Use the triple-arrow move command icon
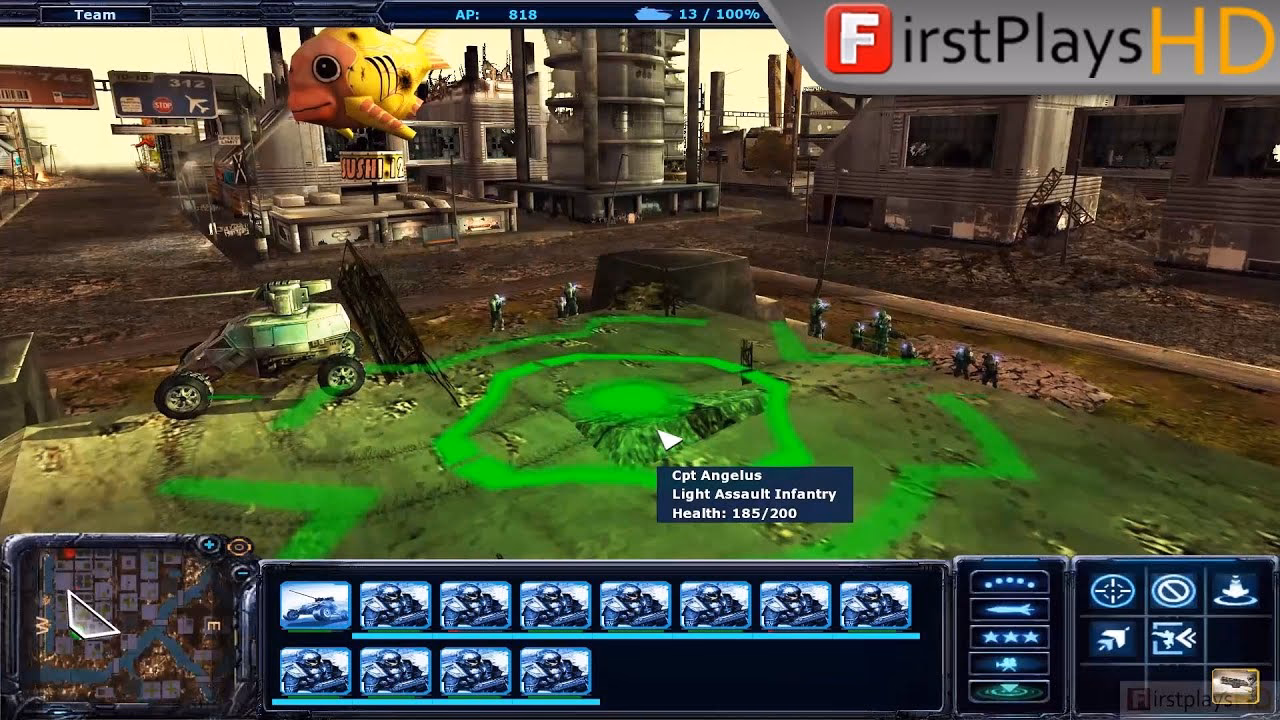Viewport: 1280px width, 720px height. 1112,639
